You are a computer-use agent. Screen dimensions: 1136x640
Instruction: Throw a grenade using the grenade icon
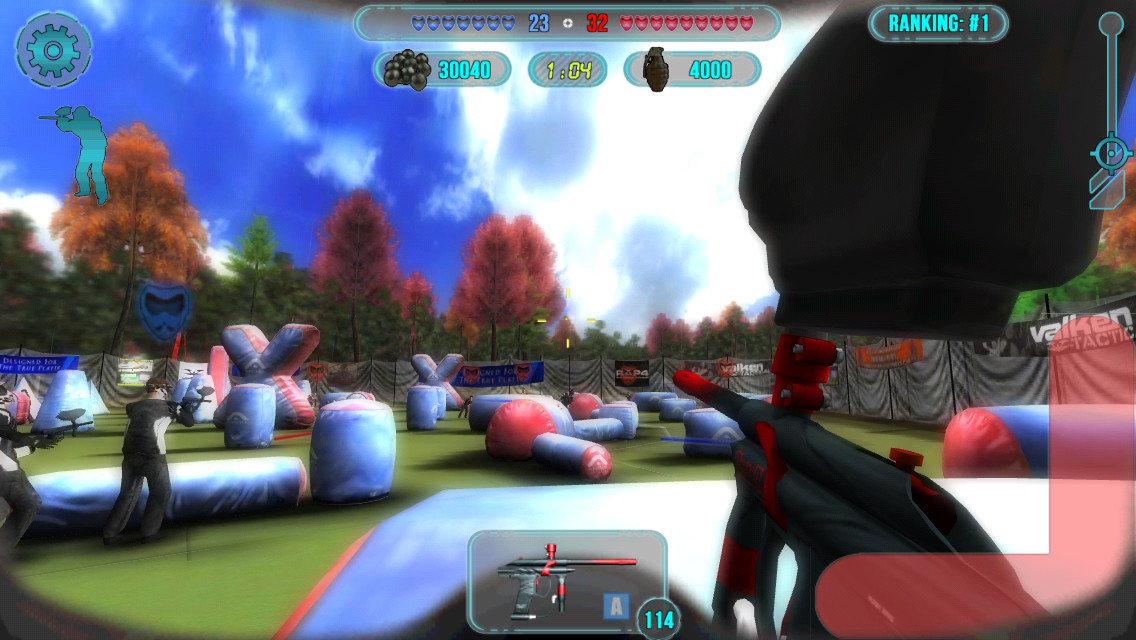pos(657,70)
